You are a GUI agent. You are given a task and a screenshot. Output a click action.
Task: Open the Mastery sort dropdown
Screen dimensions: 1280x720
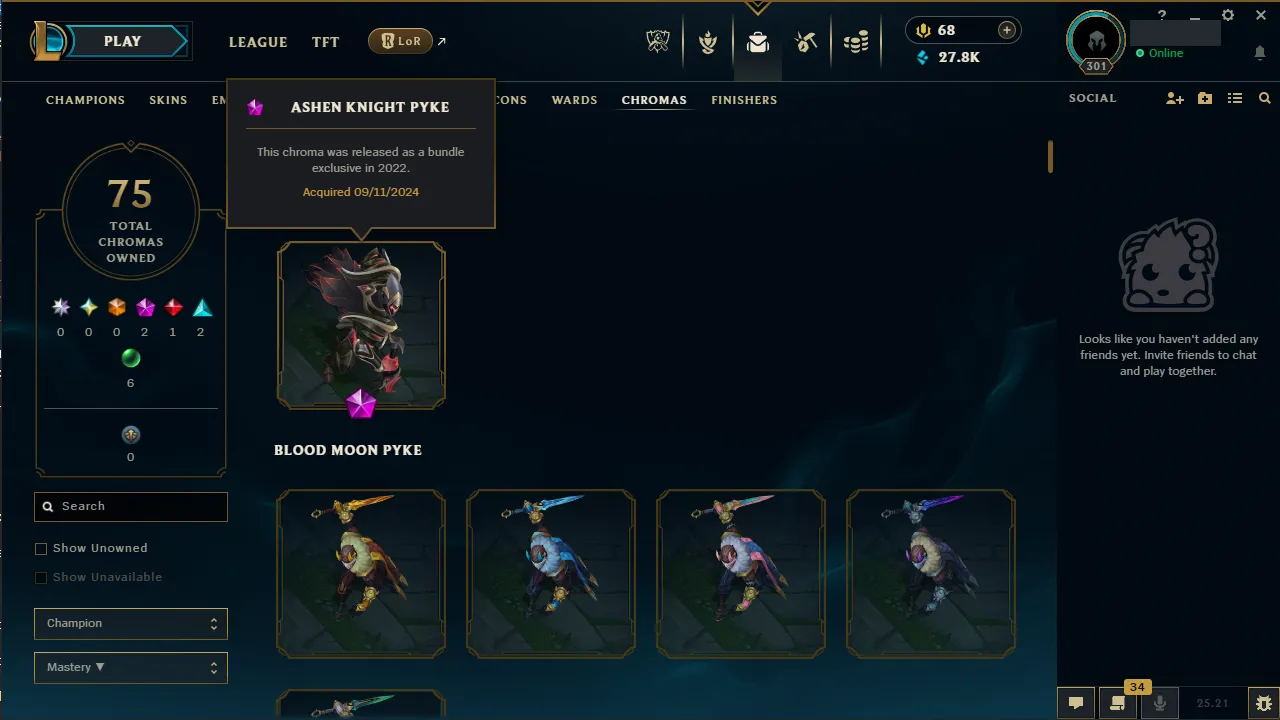(x=130, y=667)
